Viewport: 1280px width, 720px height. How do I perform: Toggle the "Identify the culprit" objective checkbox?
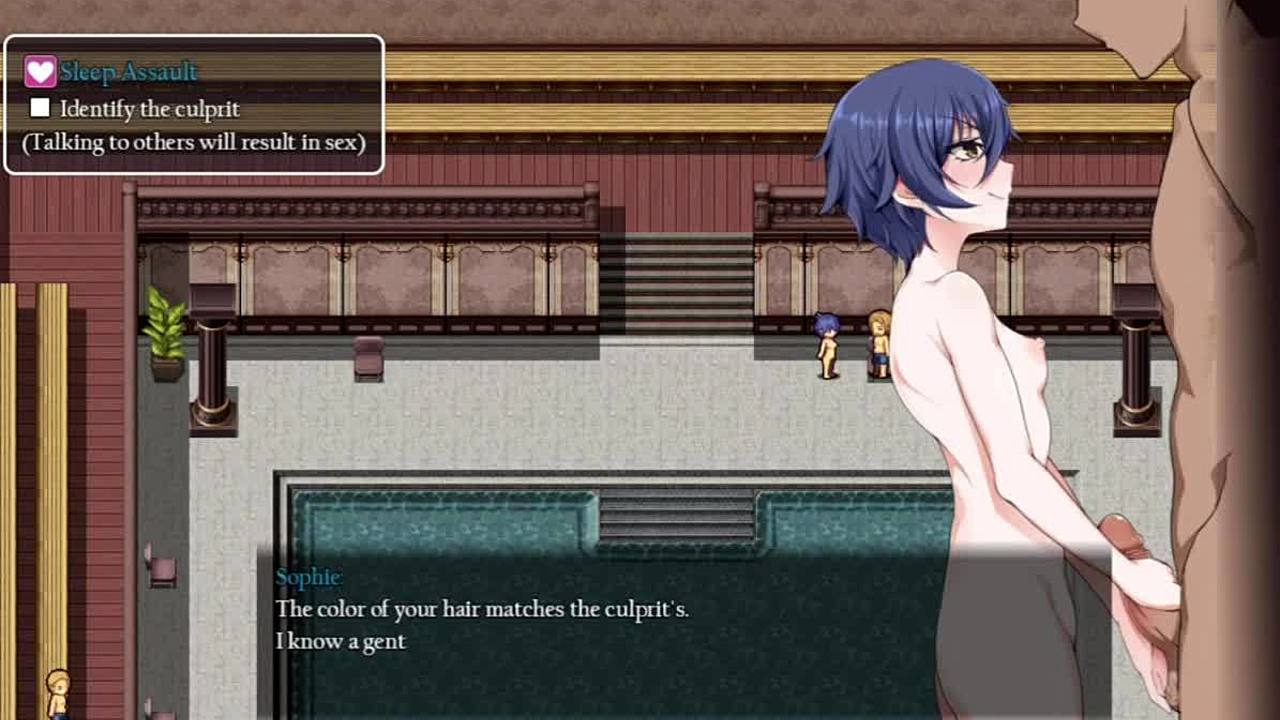click(x=40, y=107)
